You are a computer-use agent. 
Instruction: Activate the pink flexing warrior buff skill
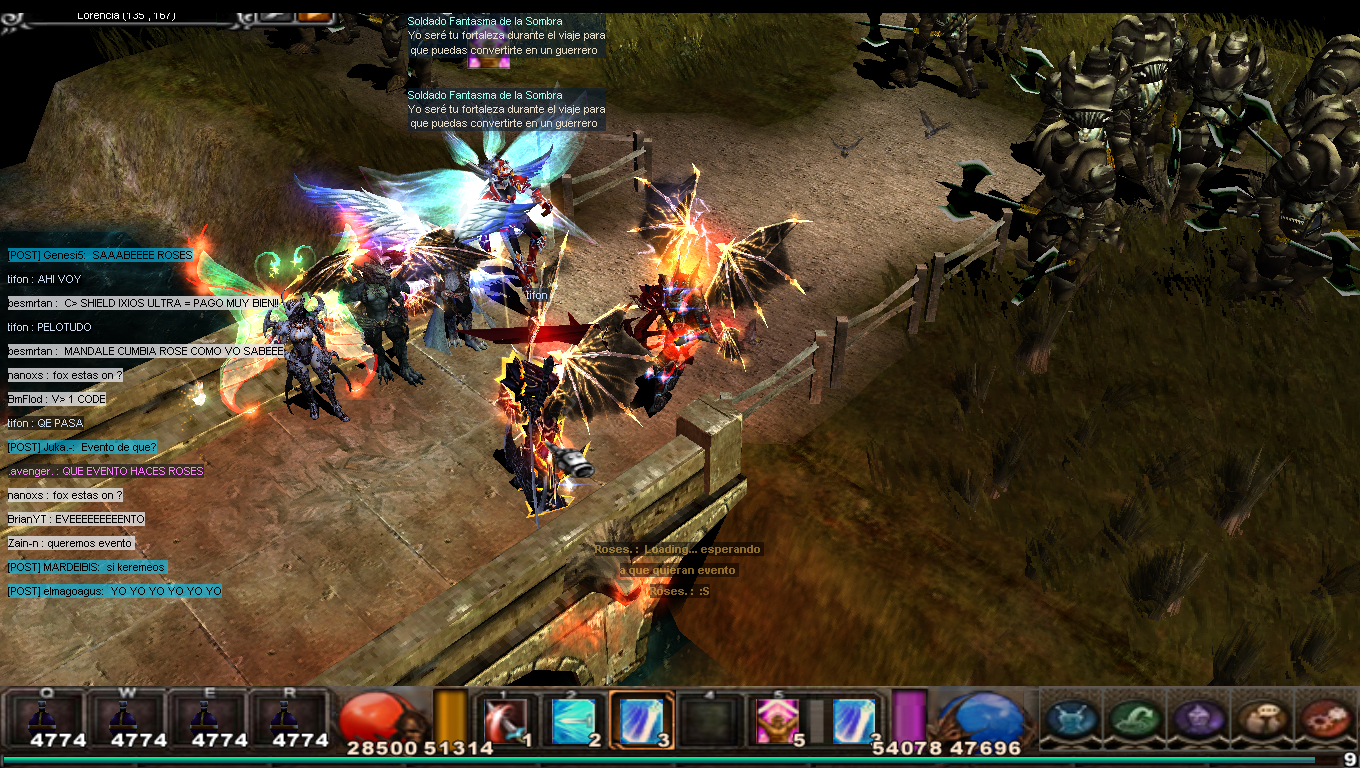774,720
